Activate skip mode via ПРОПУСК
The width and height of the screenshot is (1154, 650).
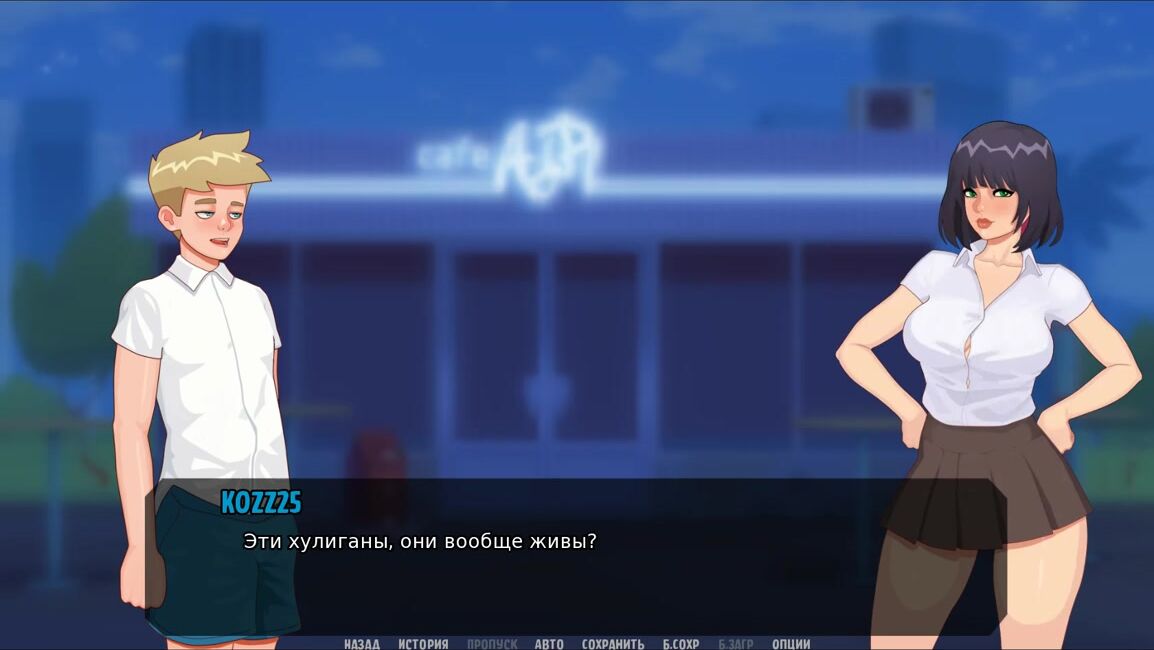pyautogui.click(x=492, y=644)
